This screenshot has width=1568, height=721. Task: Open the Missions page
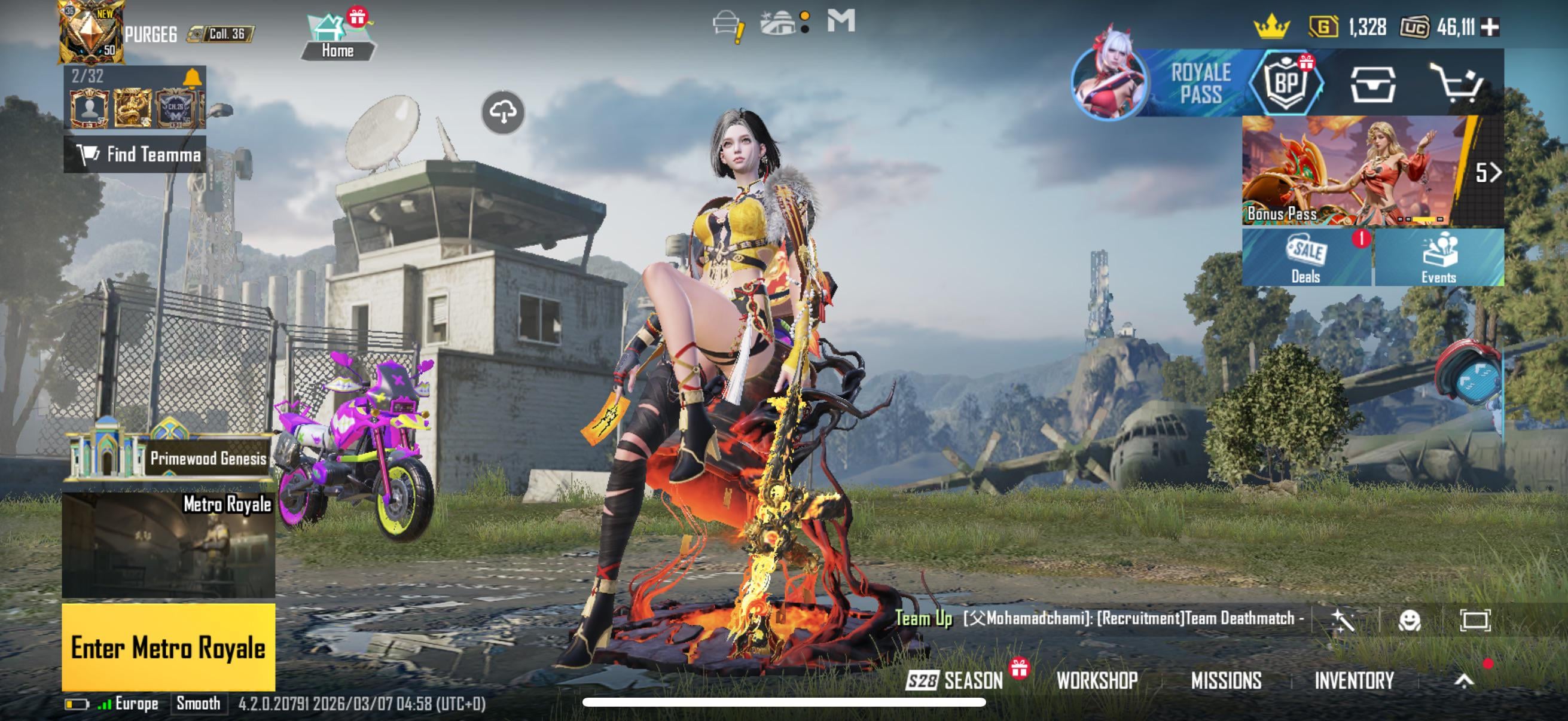(1226, 680)
